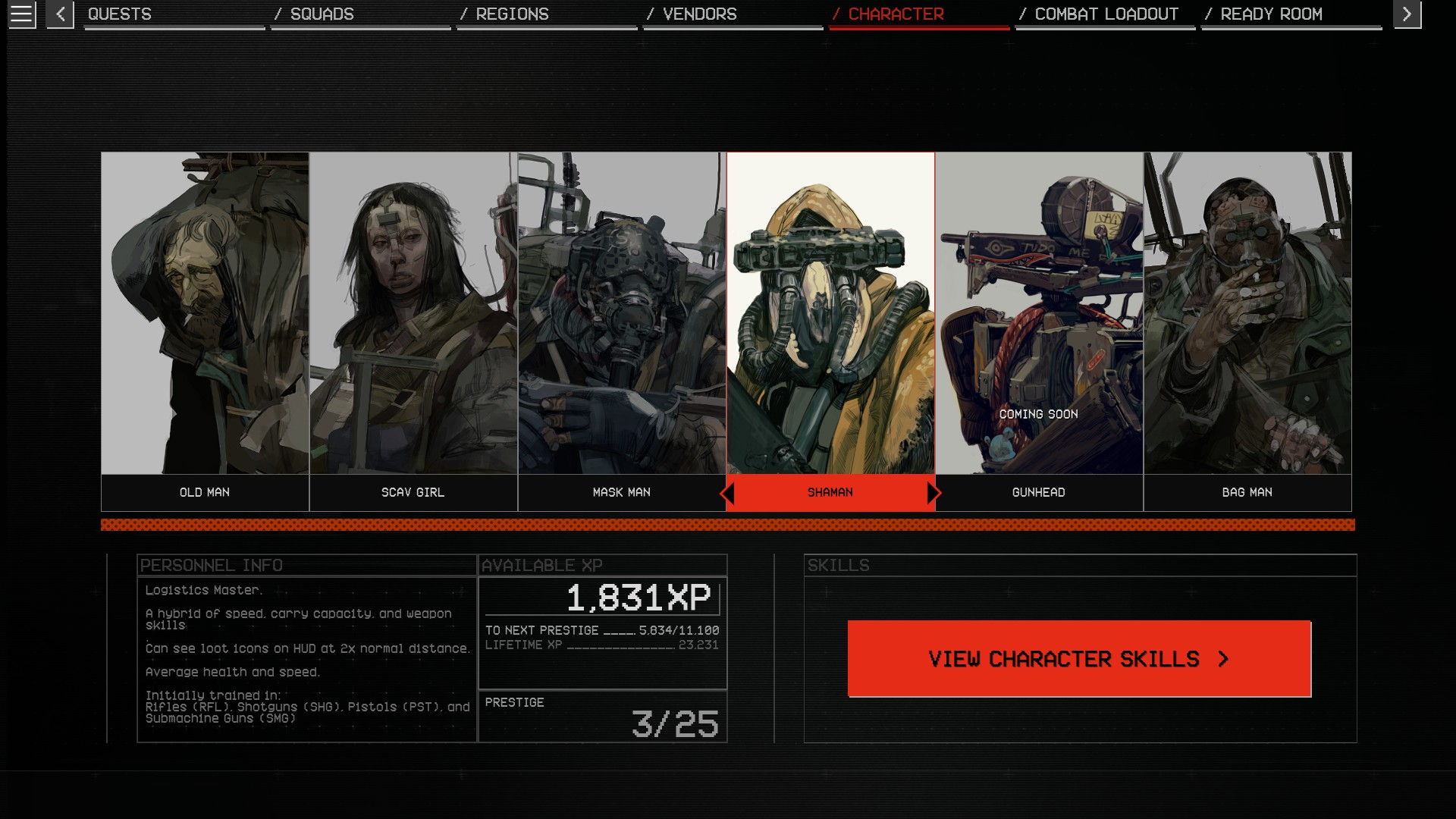The width and height of the screenshot is (1456, 819).
Task: Choose Scav Girl as your character
Action: pos(413,318)
